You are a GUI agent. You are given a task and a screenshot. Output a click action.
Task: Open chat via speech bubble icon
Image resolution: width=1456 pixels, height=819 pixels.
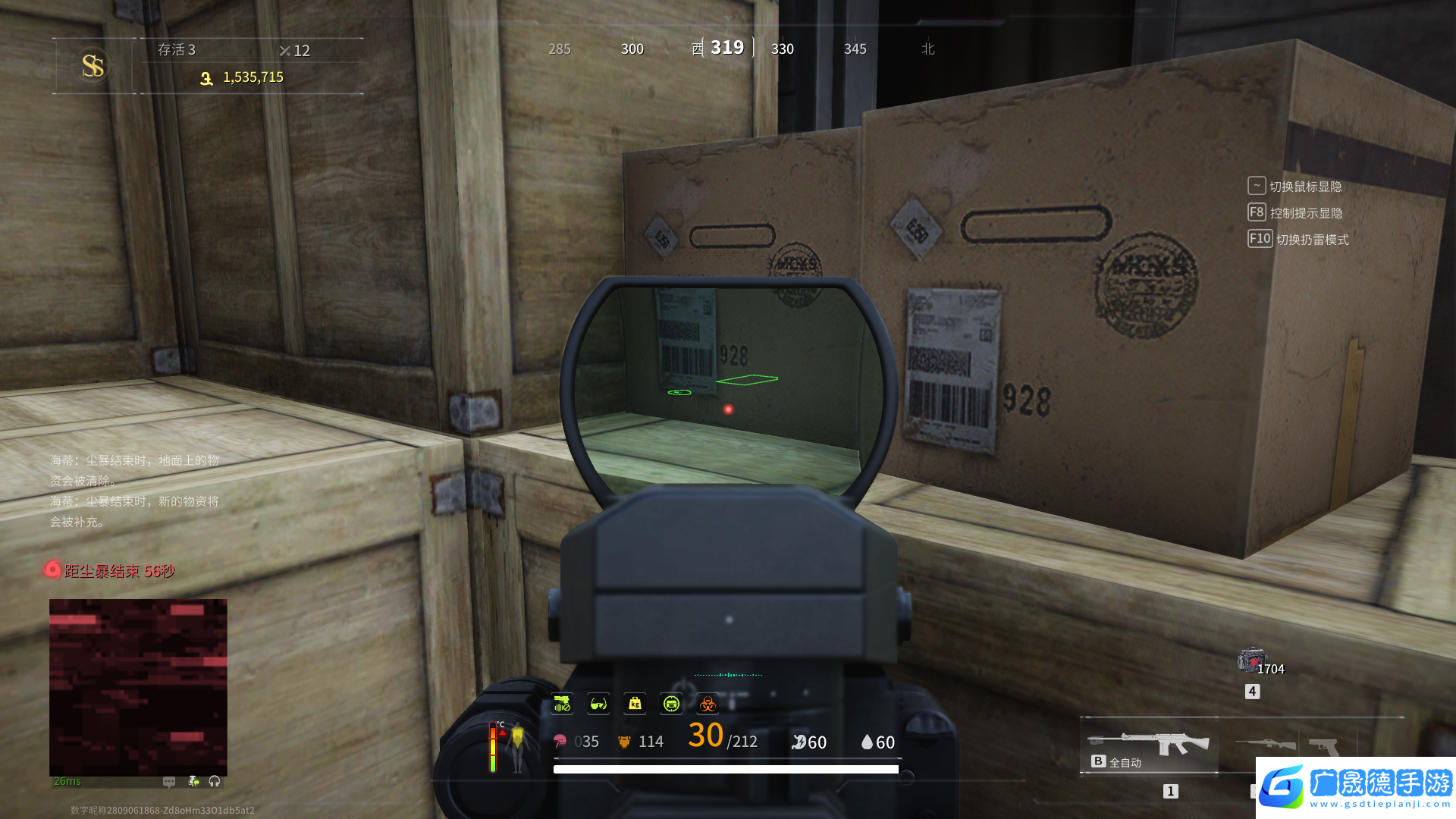click(x=169, y=781)
